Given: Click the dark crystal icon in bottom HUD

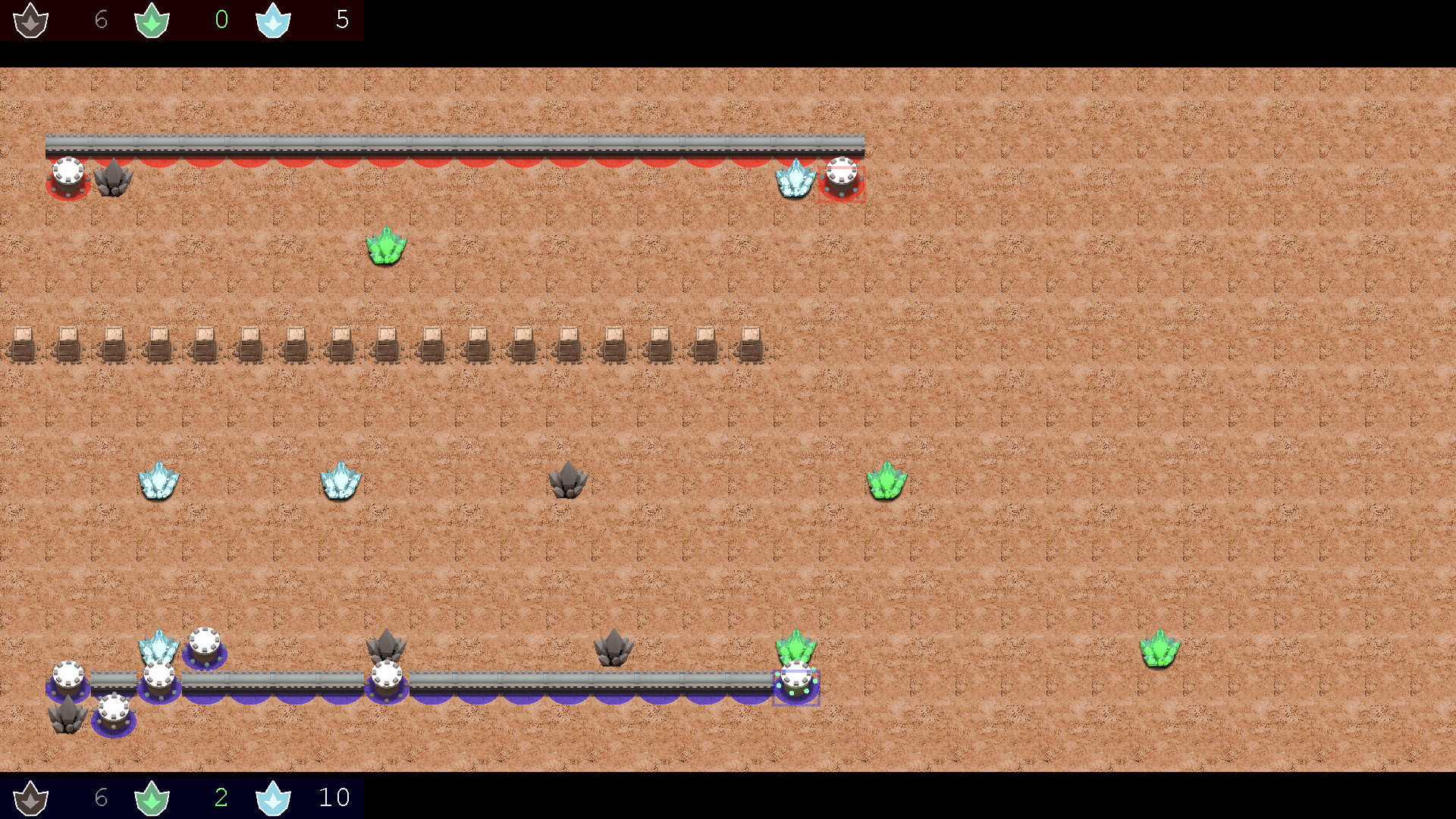Looking at the screenshot, I should (x=30, y=797).
